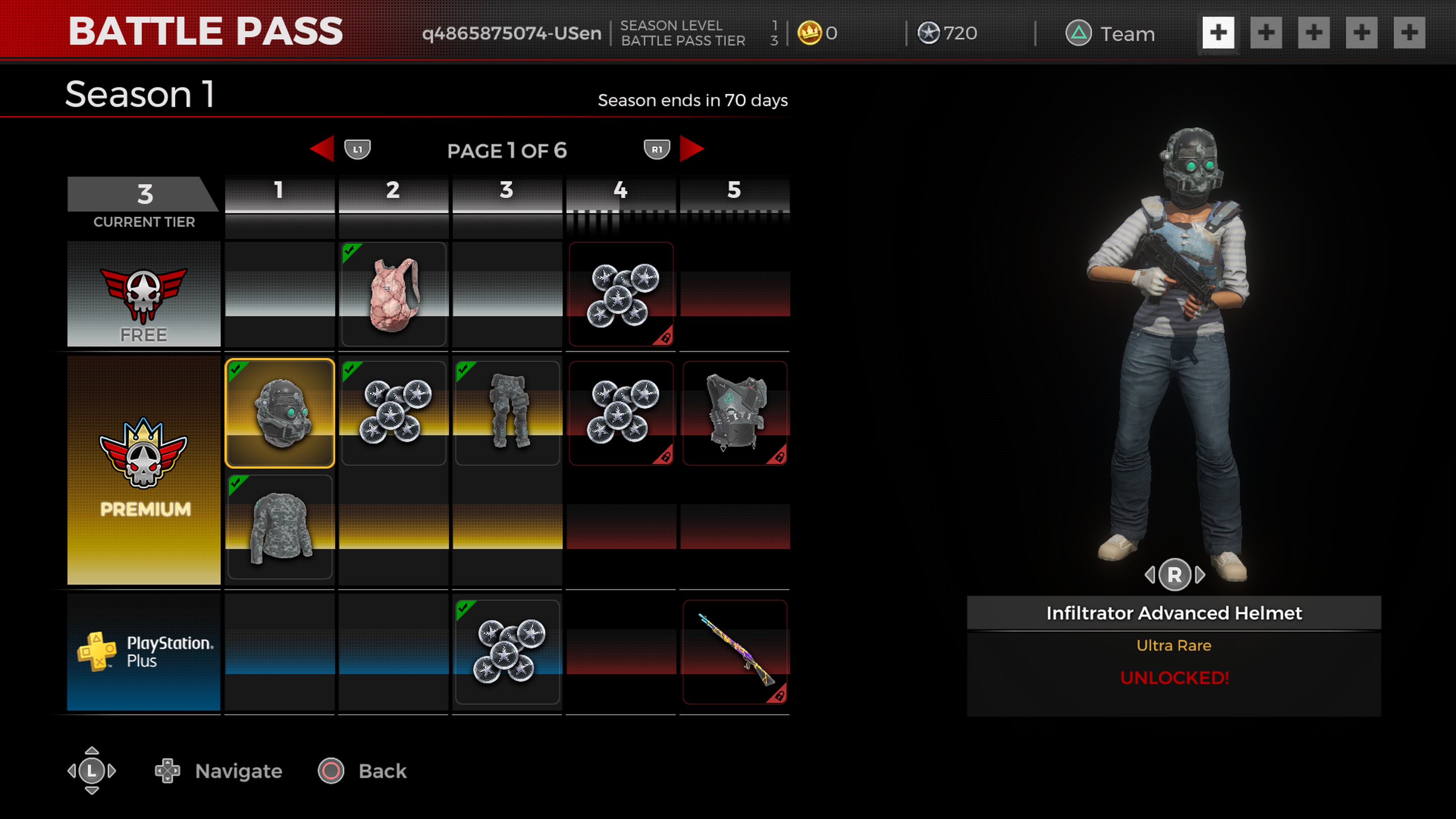1456x819 pixels.
Task: Pick the locked tactical vest reward
Action: click(734, 413)
